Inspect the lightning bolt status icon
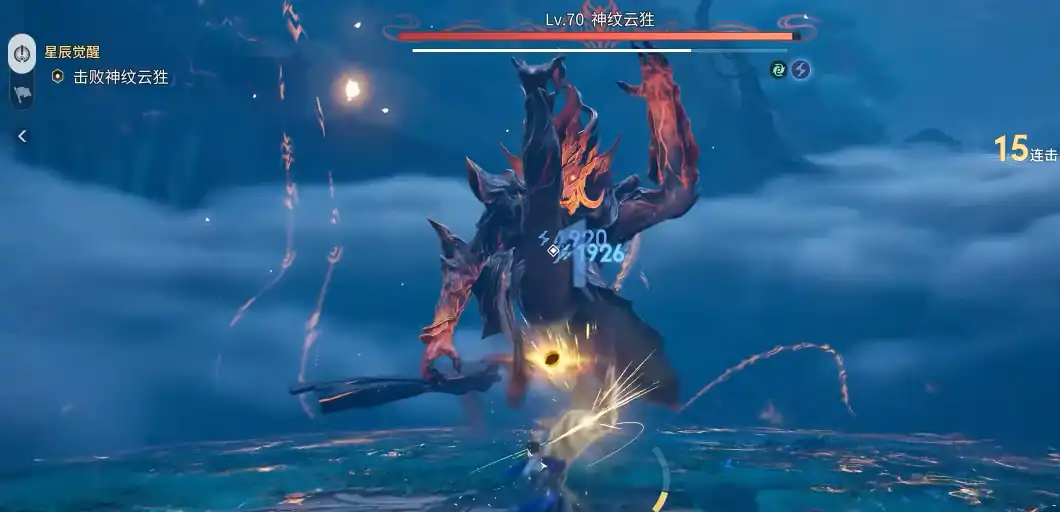1060x512 pixels. tap(800, 69)
